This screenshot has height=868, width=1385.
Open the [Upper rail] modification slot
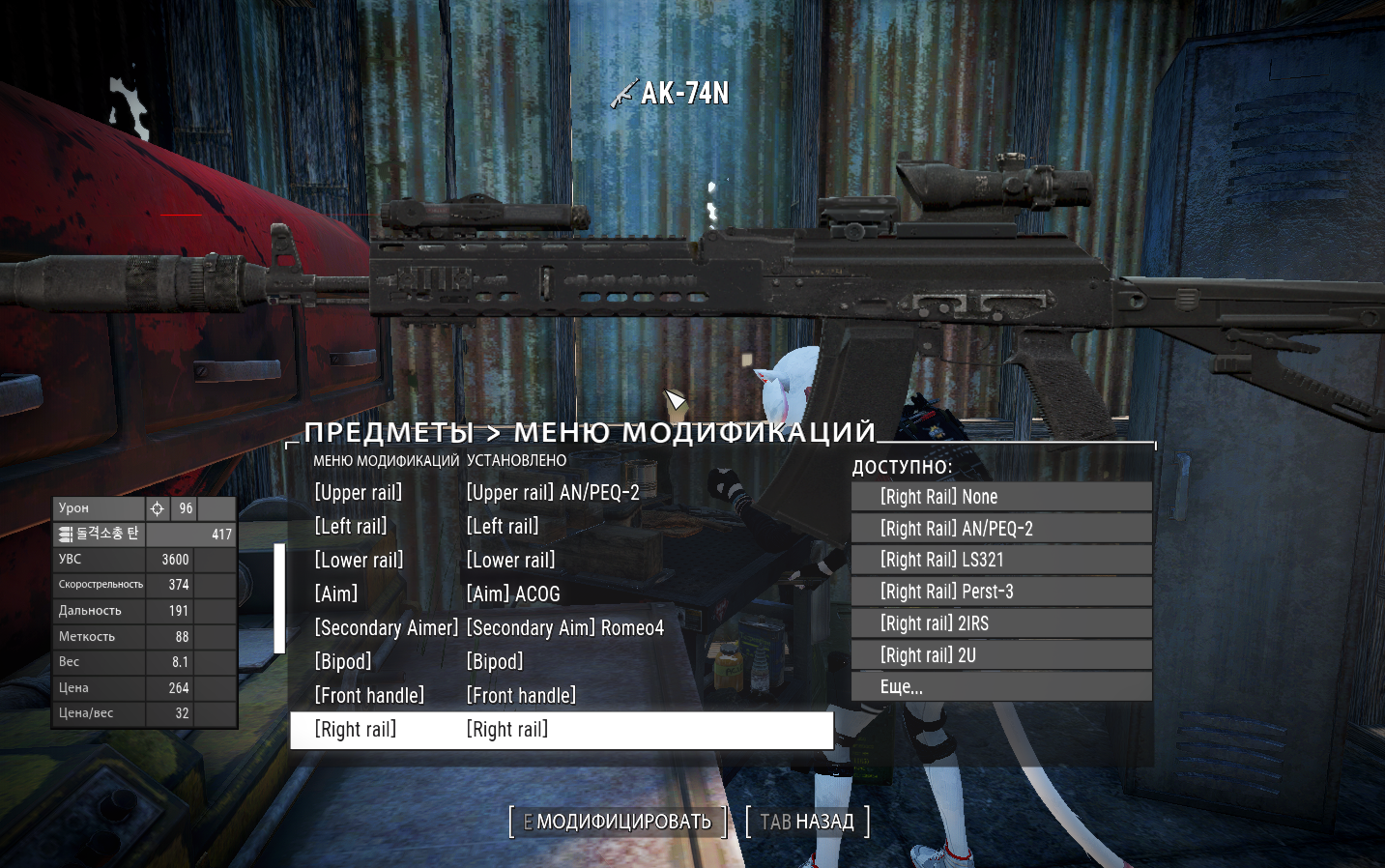(359, 492)
